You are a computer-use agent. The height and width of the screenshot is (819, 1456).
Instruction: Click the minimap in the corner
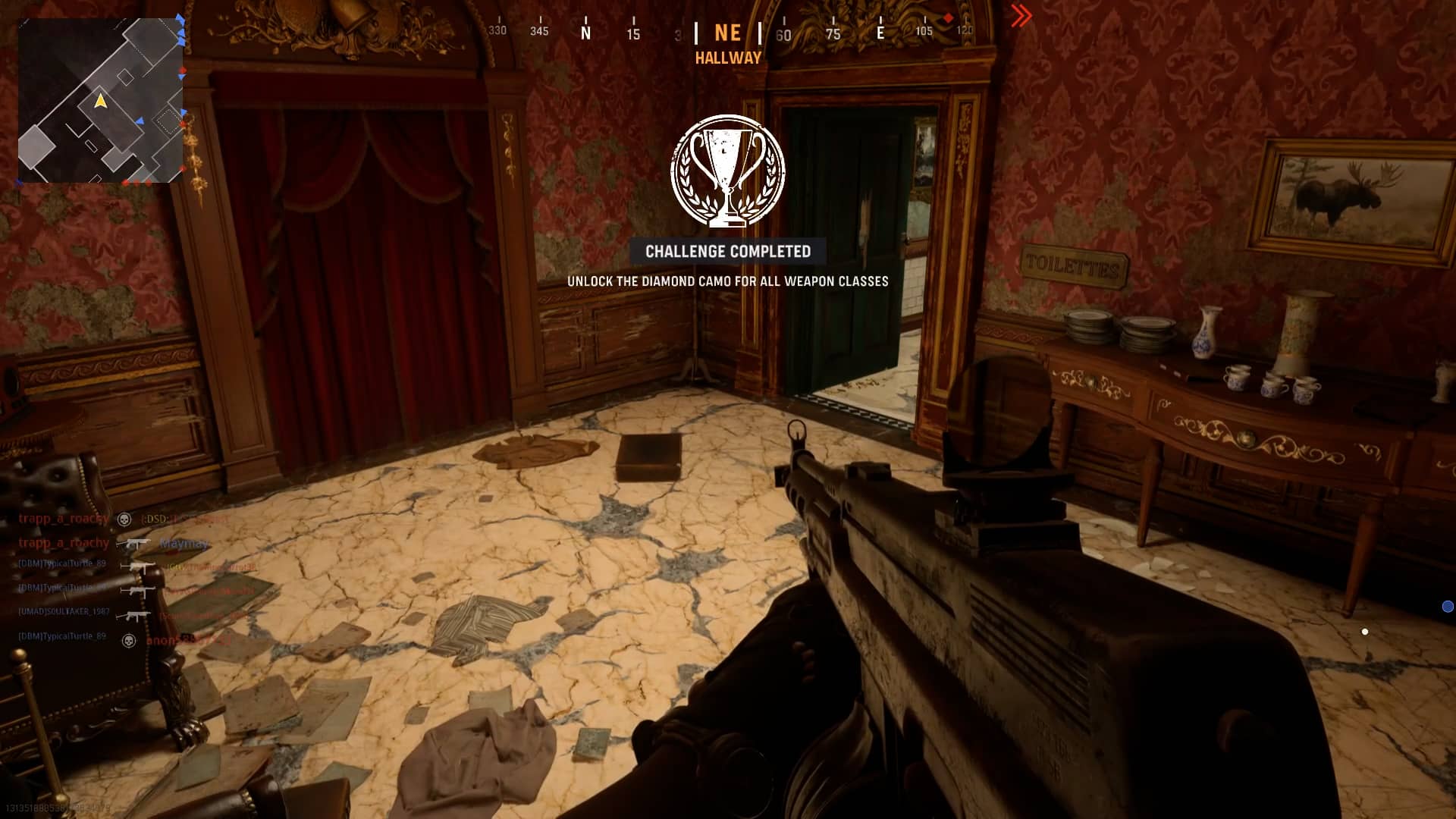(100, 100)
